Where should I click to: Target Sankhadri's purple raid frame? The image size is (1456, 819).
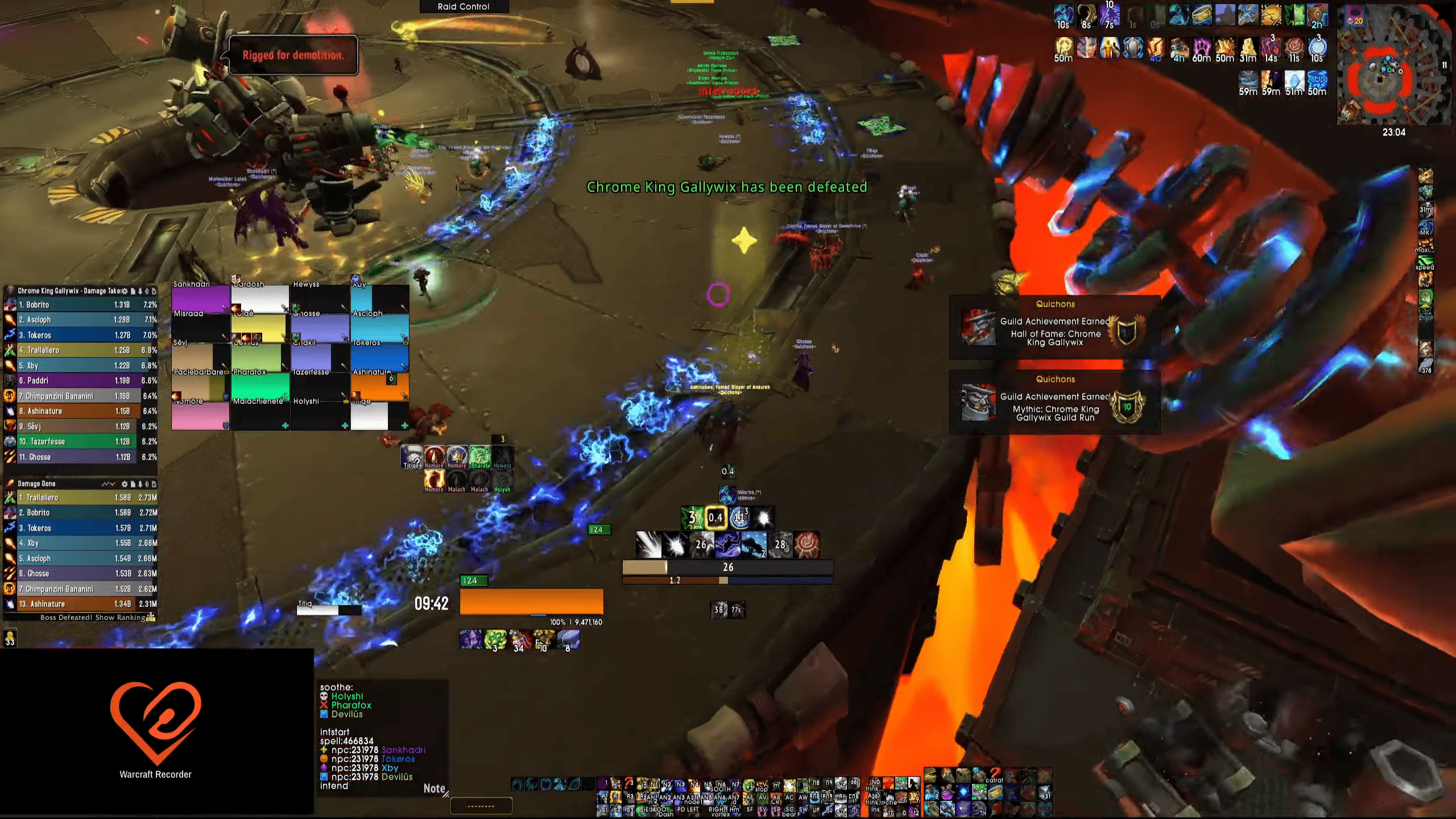[x=200, y=299]
